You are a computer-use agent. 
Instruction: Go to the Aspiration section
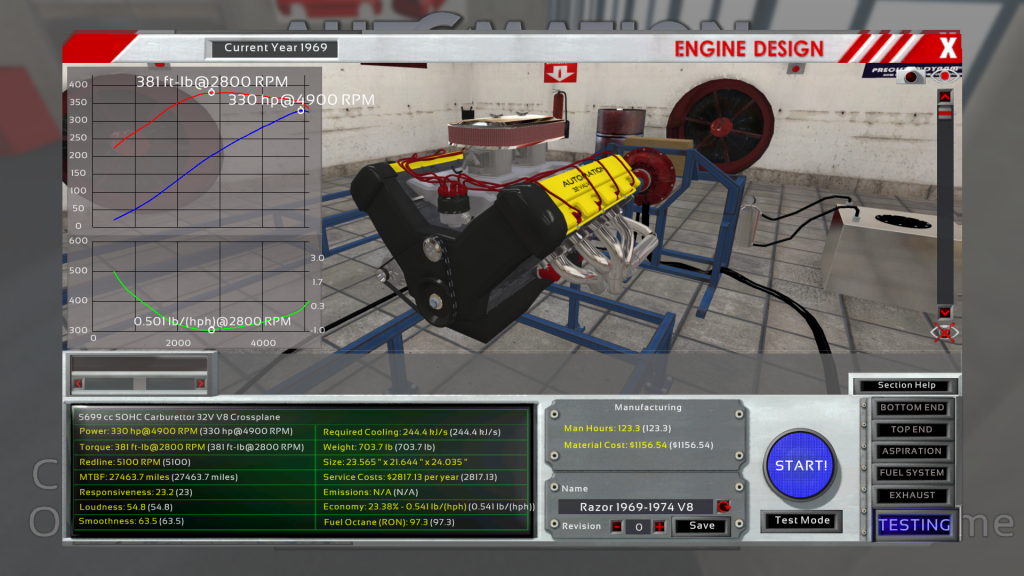click(911, 452)
